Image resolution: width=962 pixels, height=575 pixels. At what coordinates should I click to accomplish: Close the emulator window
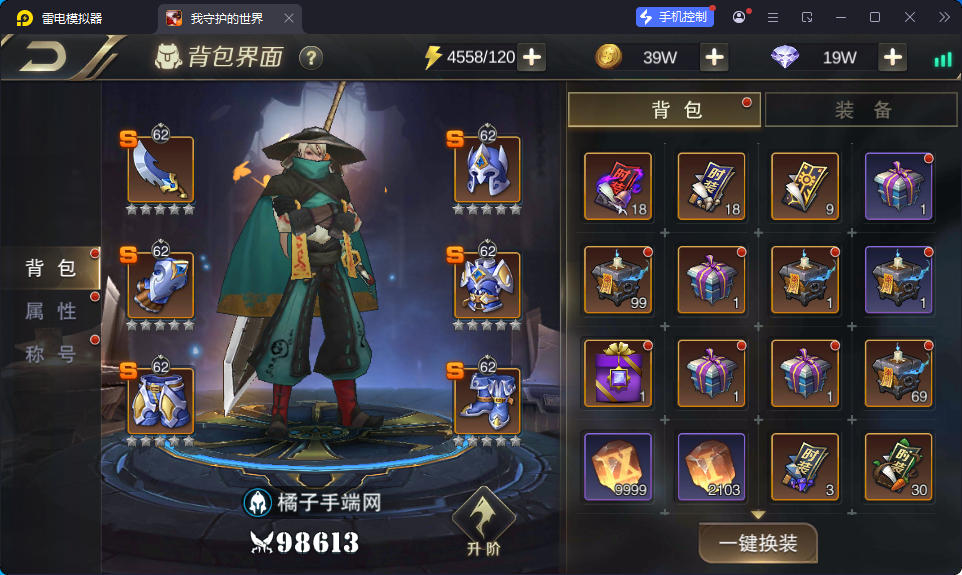(x=910, y=17)
